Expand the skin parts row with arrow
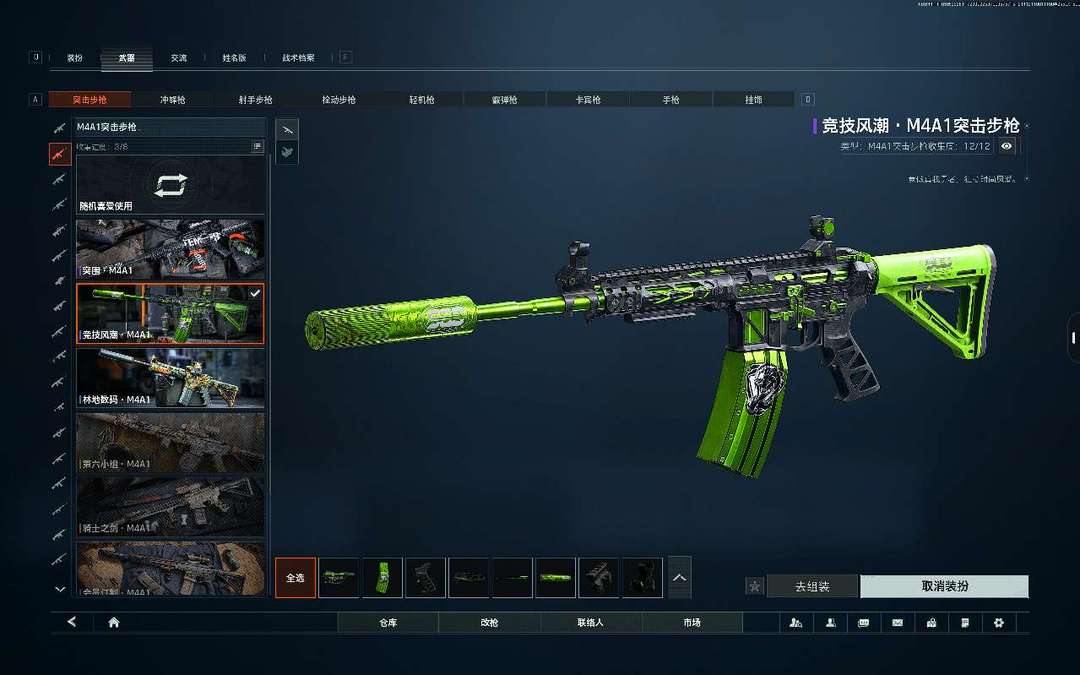1080x675 pixels. pos(679,578)
